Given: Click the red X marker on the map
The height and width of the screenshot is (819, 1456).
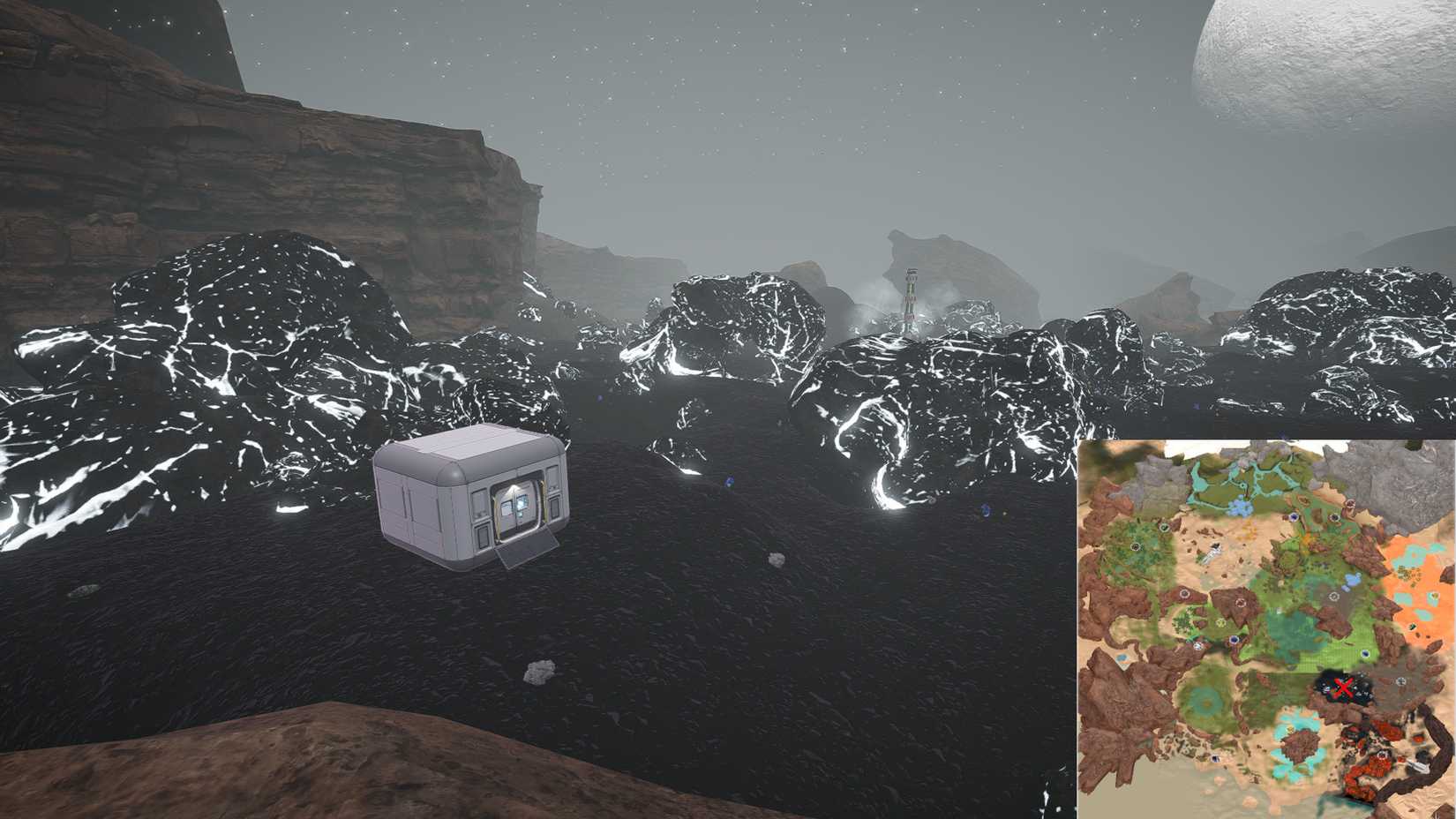Looking at the screenshot, I should pos(1345,687).
